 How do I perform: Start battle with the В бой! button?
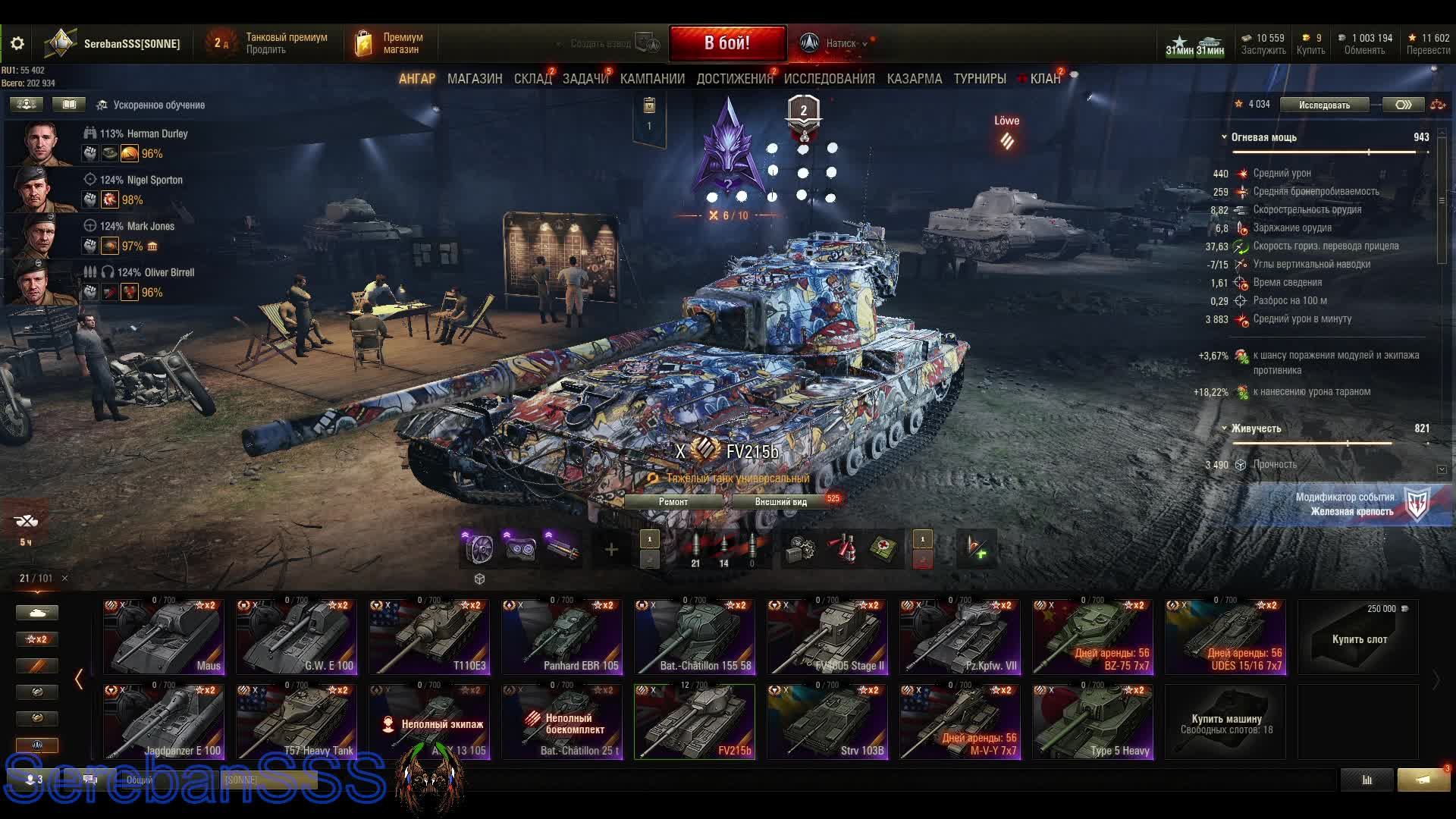(726, 43)
